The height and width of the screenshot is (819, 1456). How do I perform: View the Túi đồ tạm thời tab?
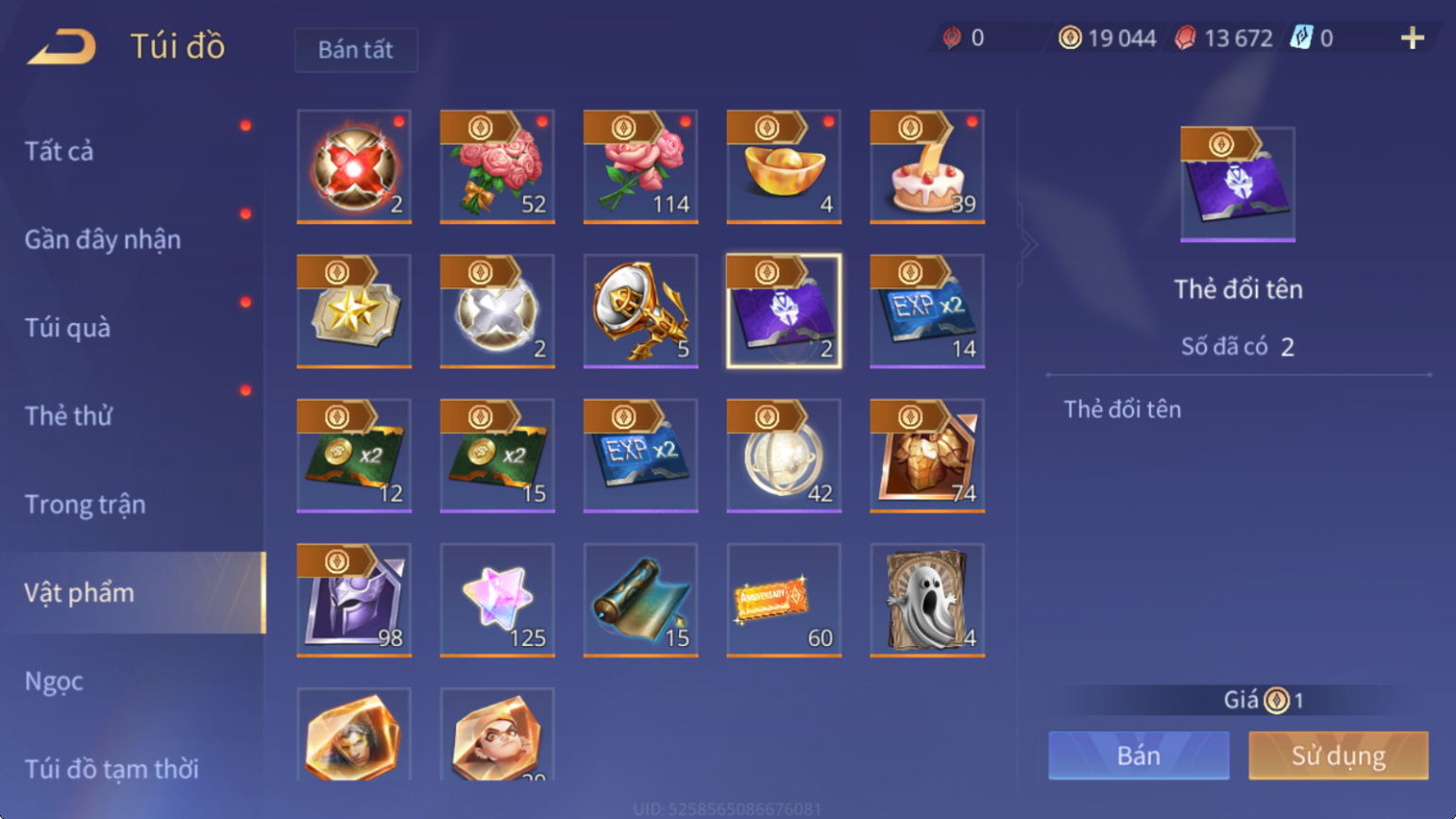click(x=111, y=769)
